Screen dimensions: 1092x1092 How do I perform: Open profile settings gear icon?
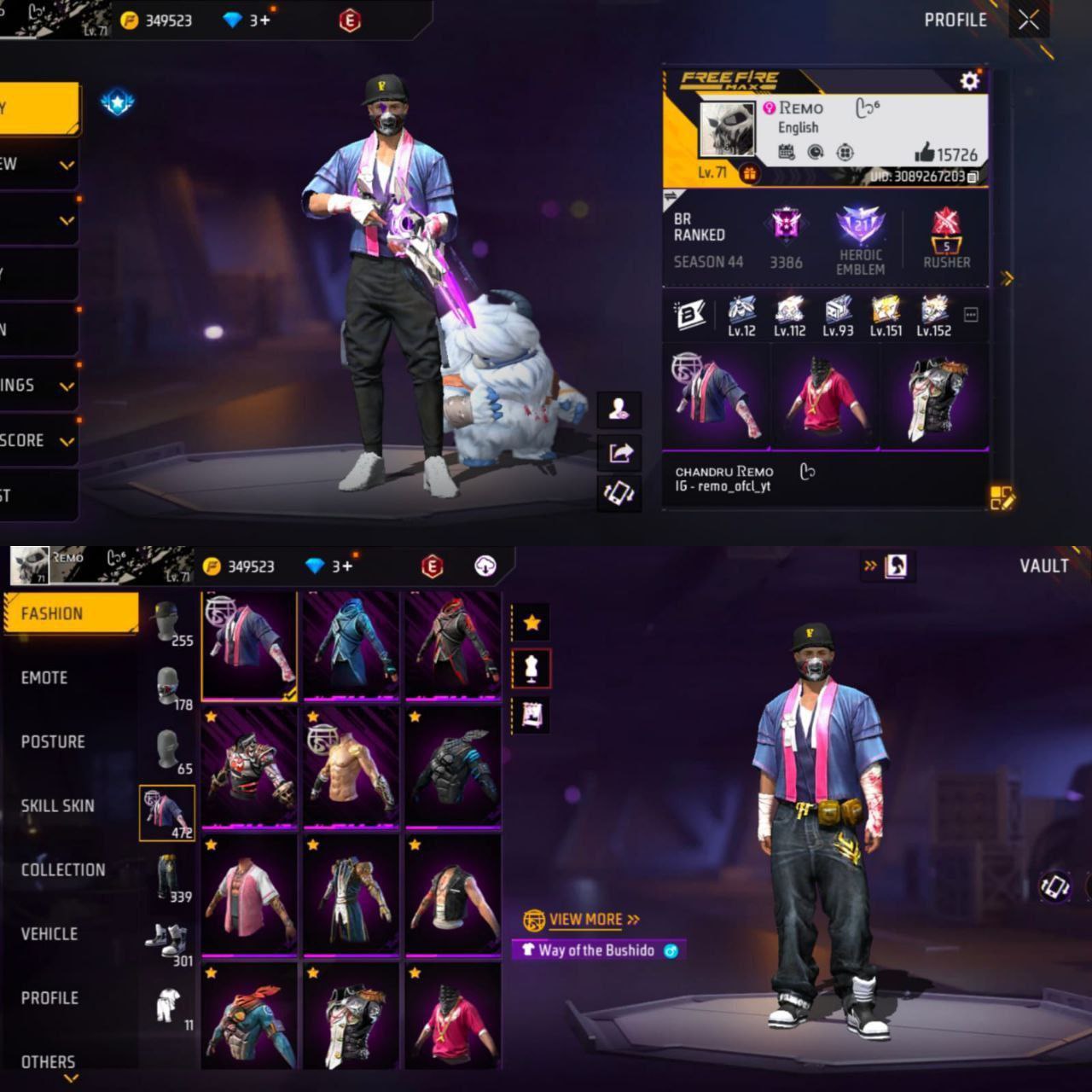[969, 81]
